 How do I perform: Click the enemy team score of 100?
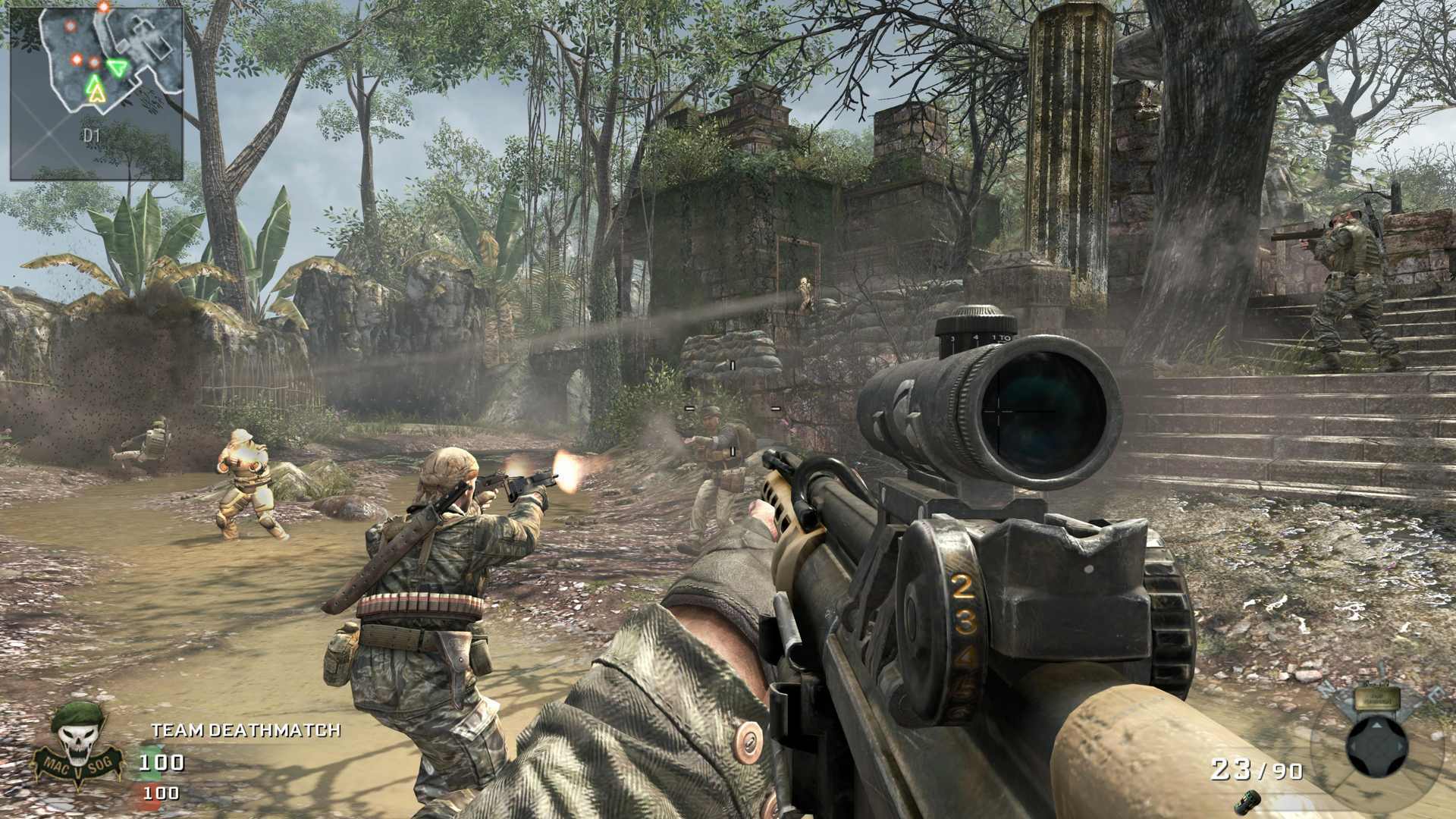point(161,792)
